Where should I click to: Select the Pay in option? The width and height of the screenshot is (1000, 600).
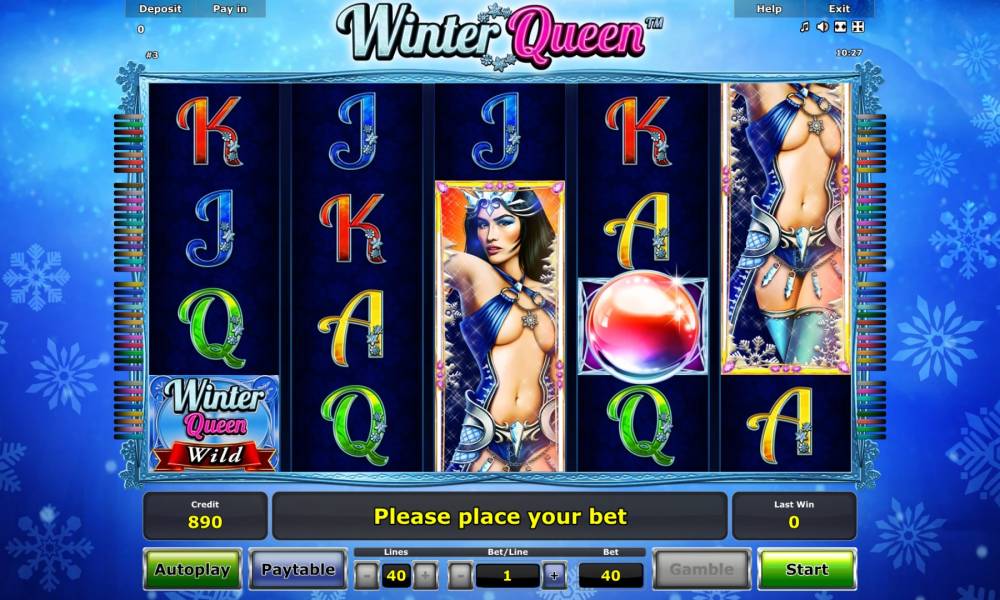coord(231,9)
